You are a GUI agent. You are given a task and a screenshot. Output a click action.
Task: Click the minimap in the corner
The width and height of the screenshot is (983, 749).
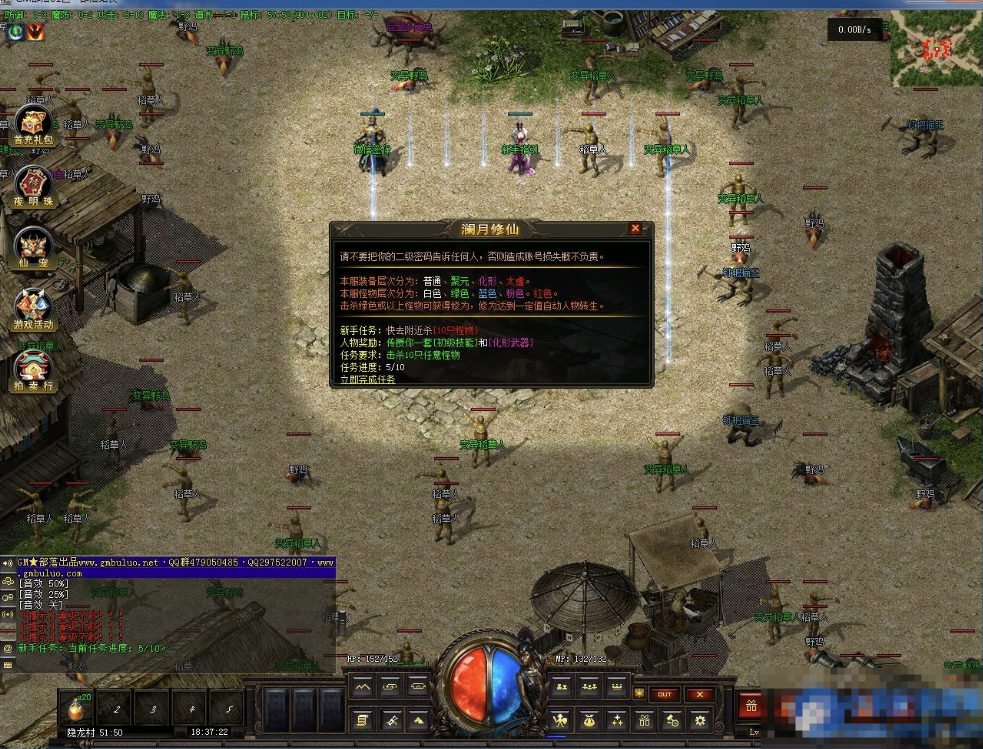936,47
